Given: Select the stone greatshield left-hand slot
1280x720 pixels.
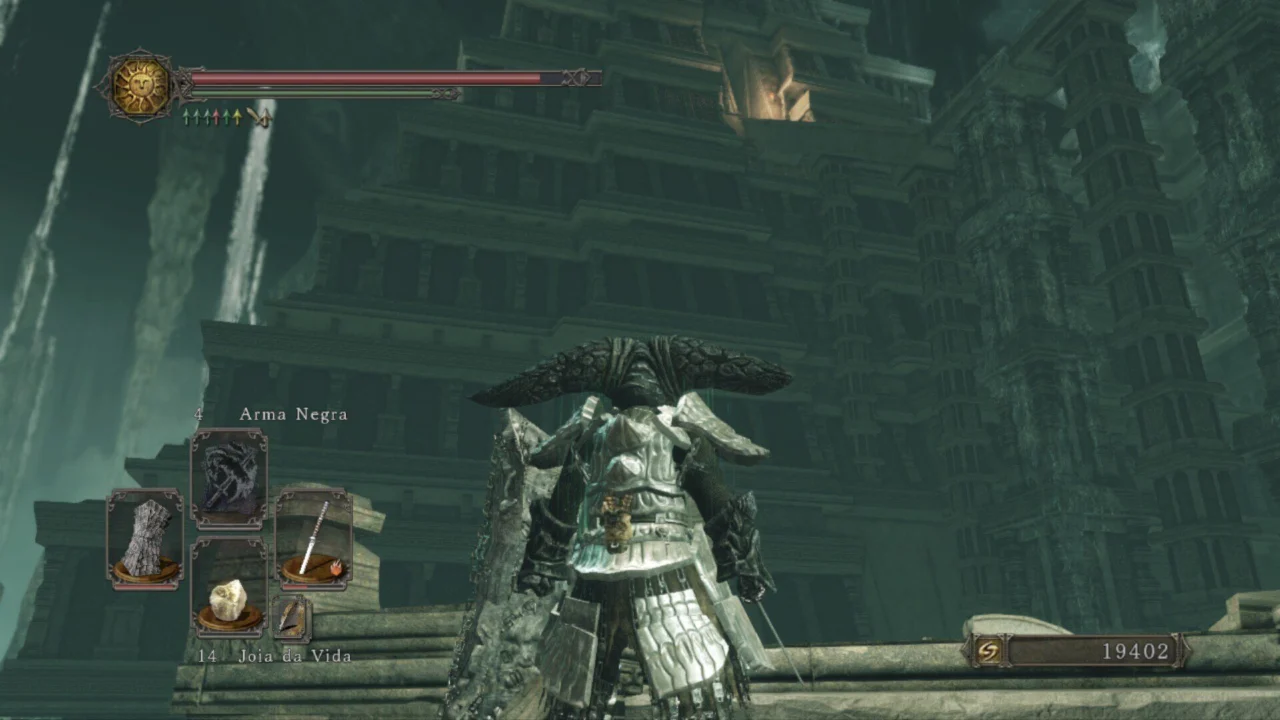Looking at the screenshot, I should (145, 539).
